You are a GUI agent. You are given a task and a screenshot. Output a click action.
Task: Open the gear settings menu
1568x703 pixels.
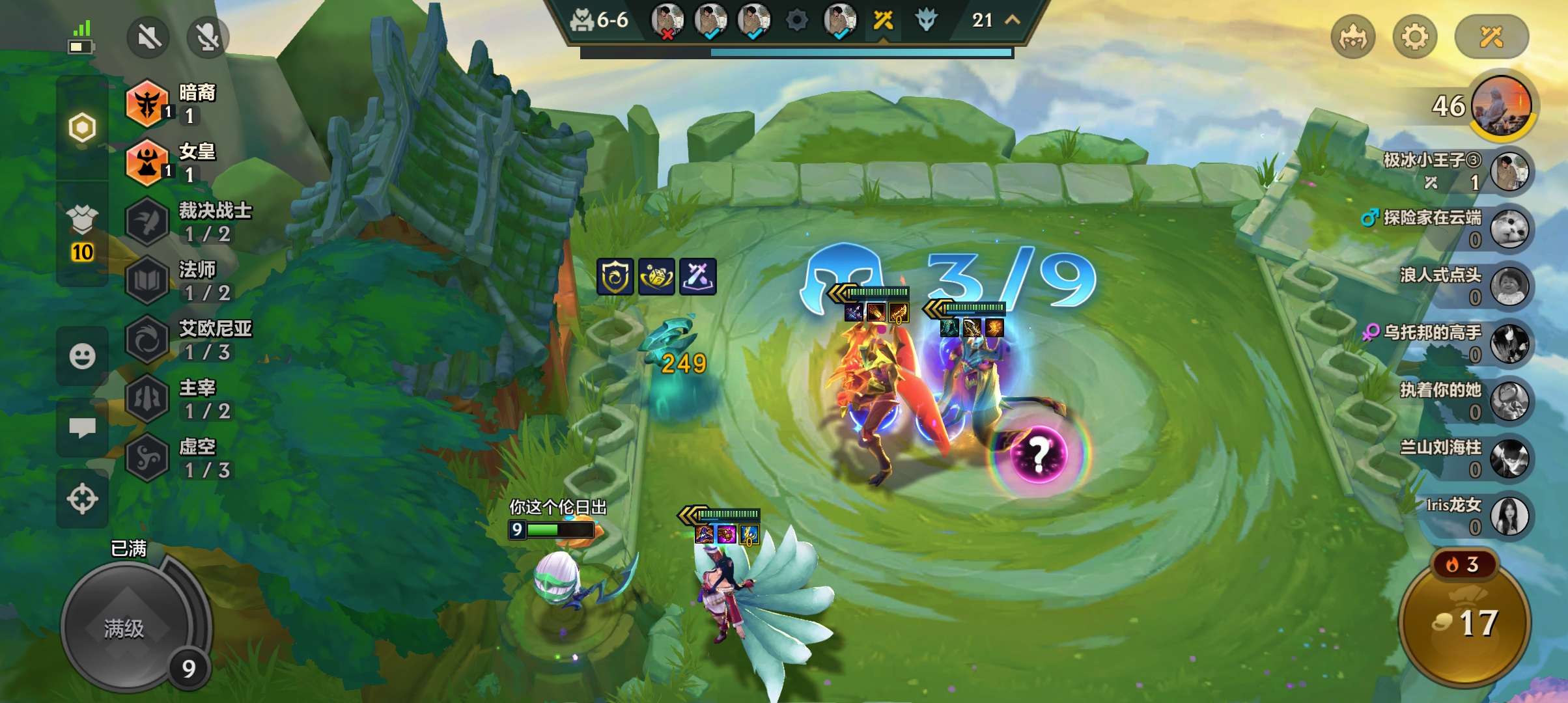pyautogui.click(x=1414, y=37)
